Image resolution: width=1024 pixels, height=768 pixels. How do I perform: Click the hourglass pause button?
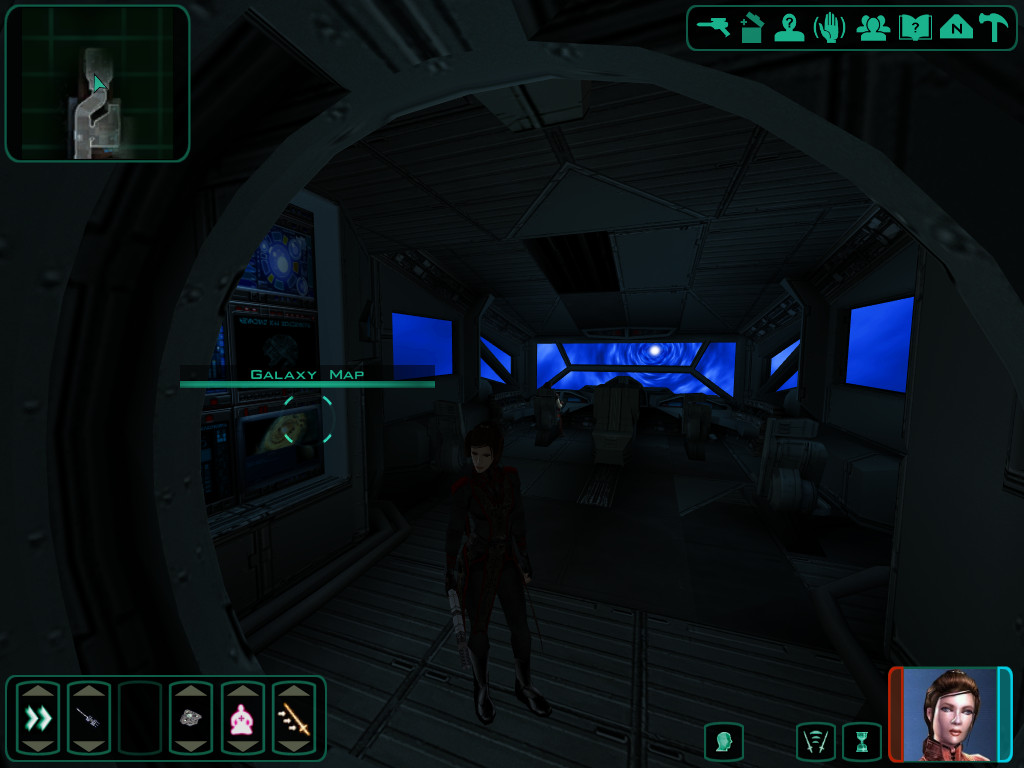click(x=861, y=742)
